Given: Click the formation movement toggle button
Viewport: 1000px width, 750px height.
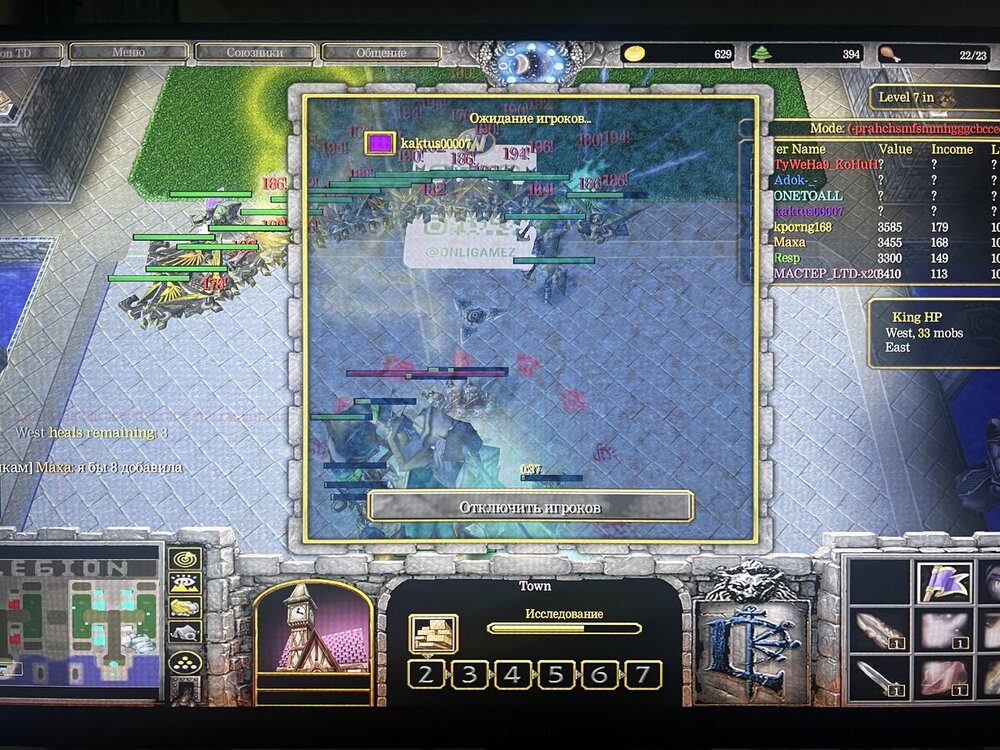Looking at the screenshot, I should click(x=186, y=661).
